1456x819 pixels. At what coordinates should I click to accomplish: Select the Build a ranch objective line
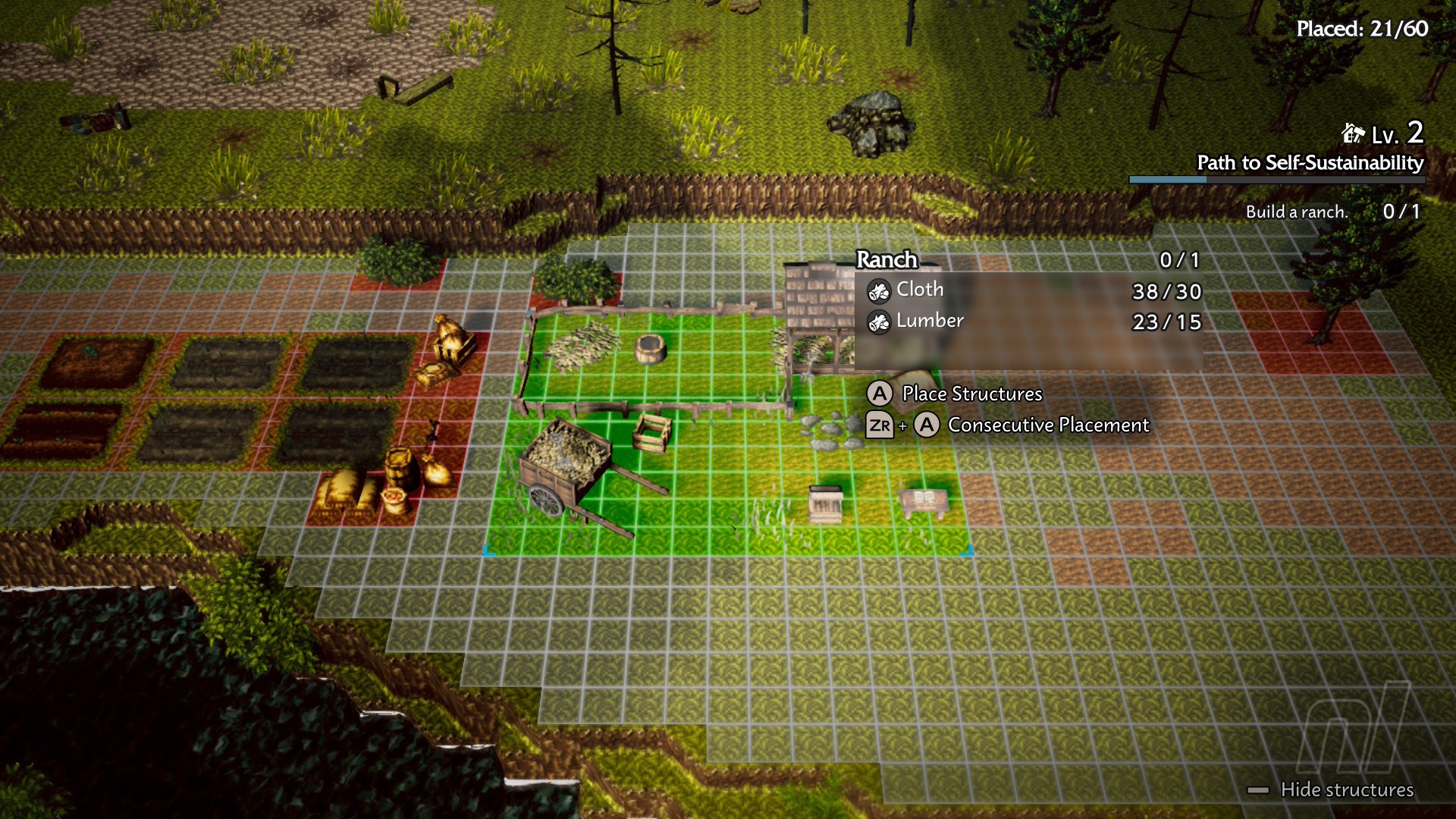pos(1297,212)
